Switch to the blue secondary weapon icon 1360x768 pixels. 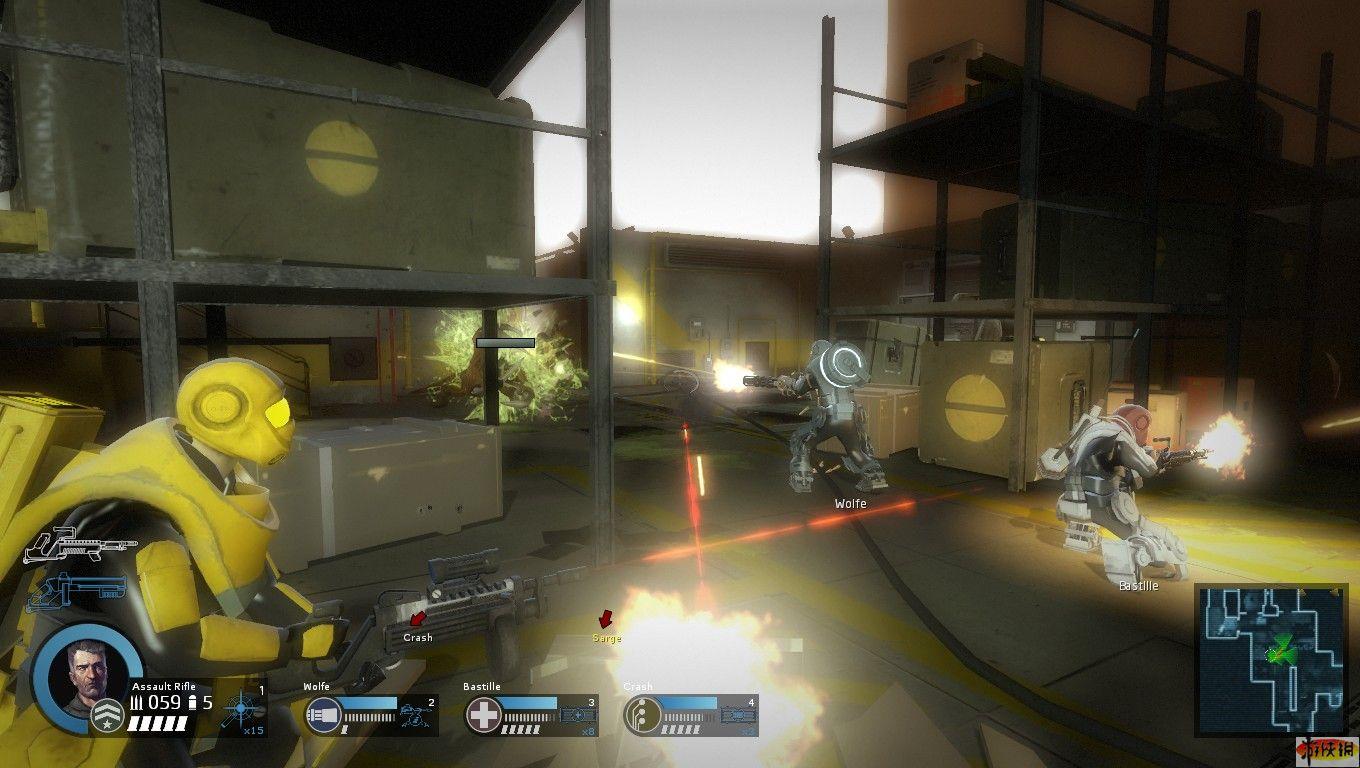point(76,590)
